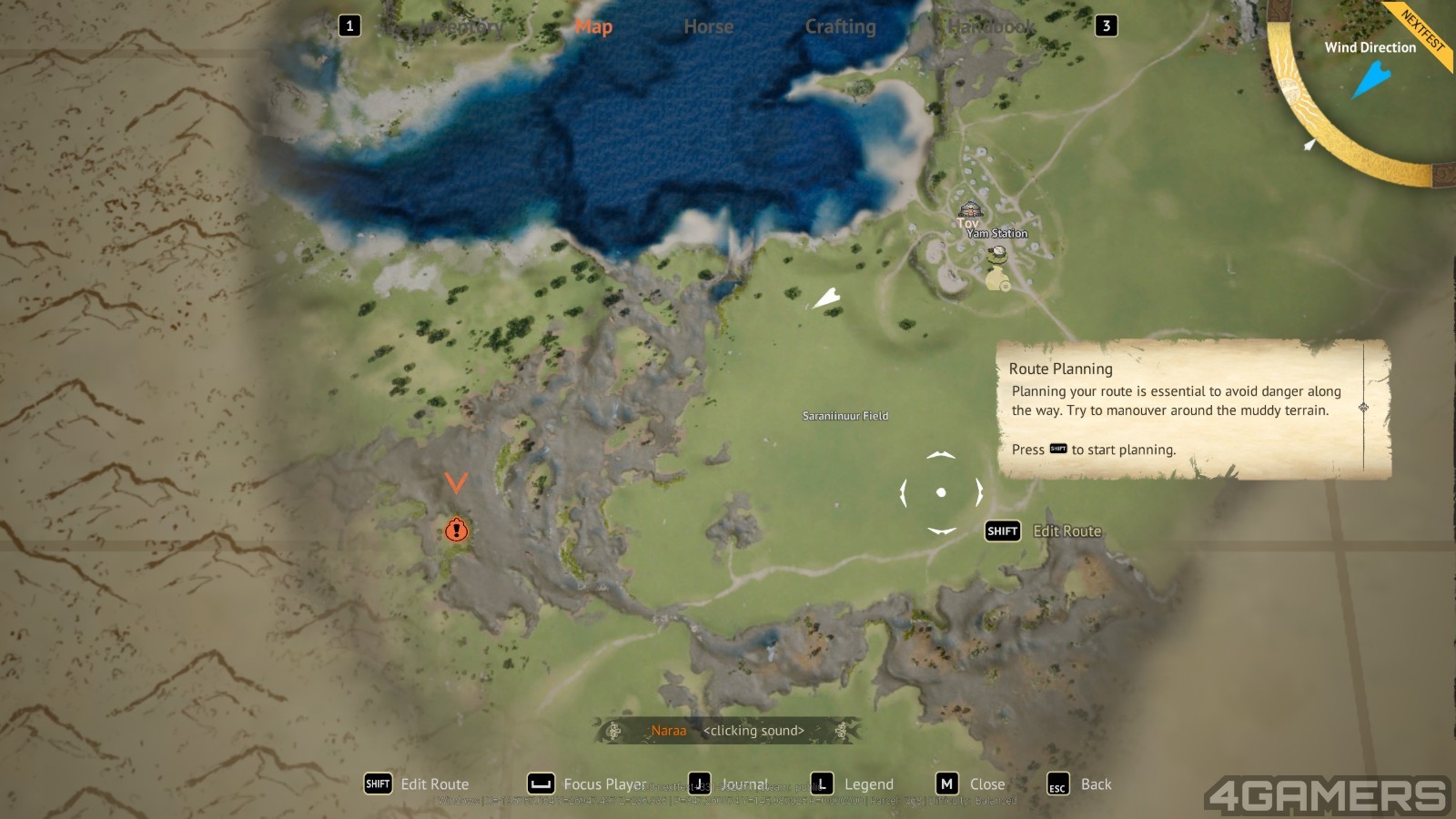Pick the yellow pouch marker near Yam Station
This screenshot has width=1456, height=819.
pyautogui.click(x=996, y=279)
